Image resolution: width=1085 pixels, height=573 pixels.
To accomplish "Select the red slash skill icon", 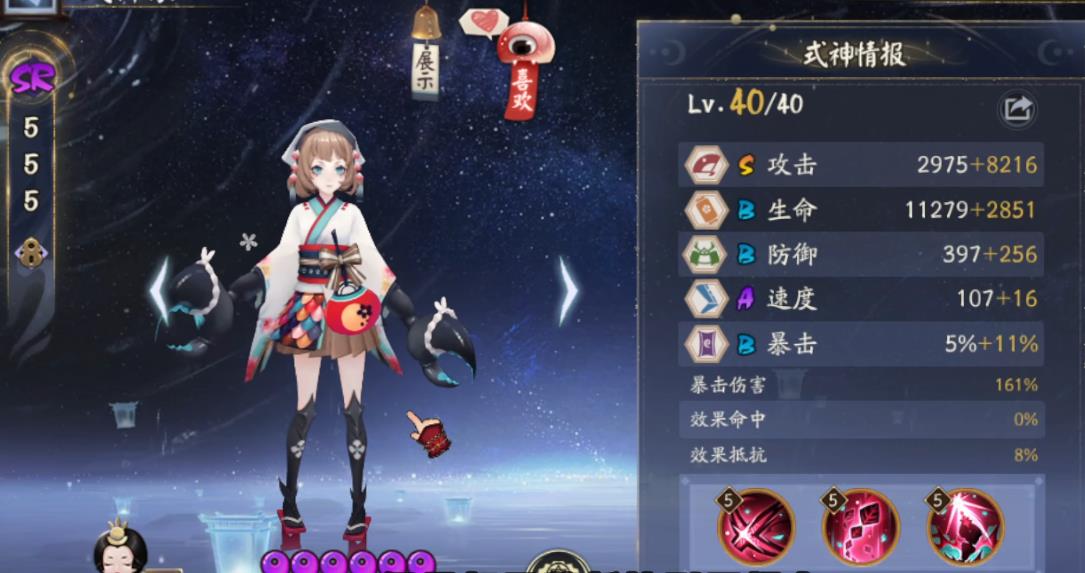I will tap(756, 526).
